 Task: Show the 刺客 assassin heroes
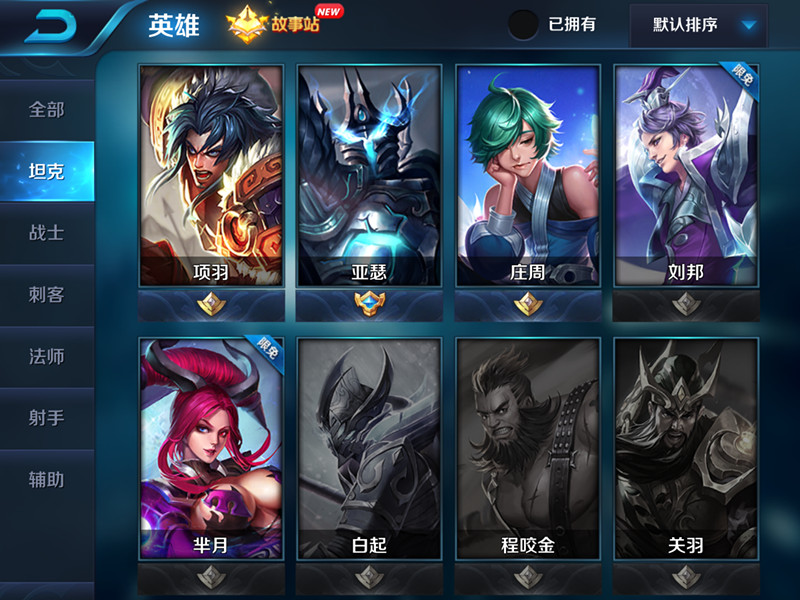point(47,294)
